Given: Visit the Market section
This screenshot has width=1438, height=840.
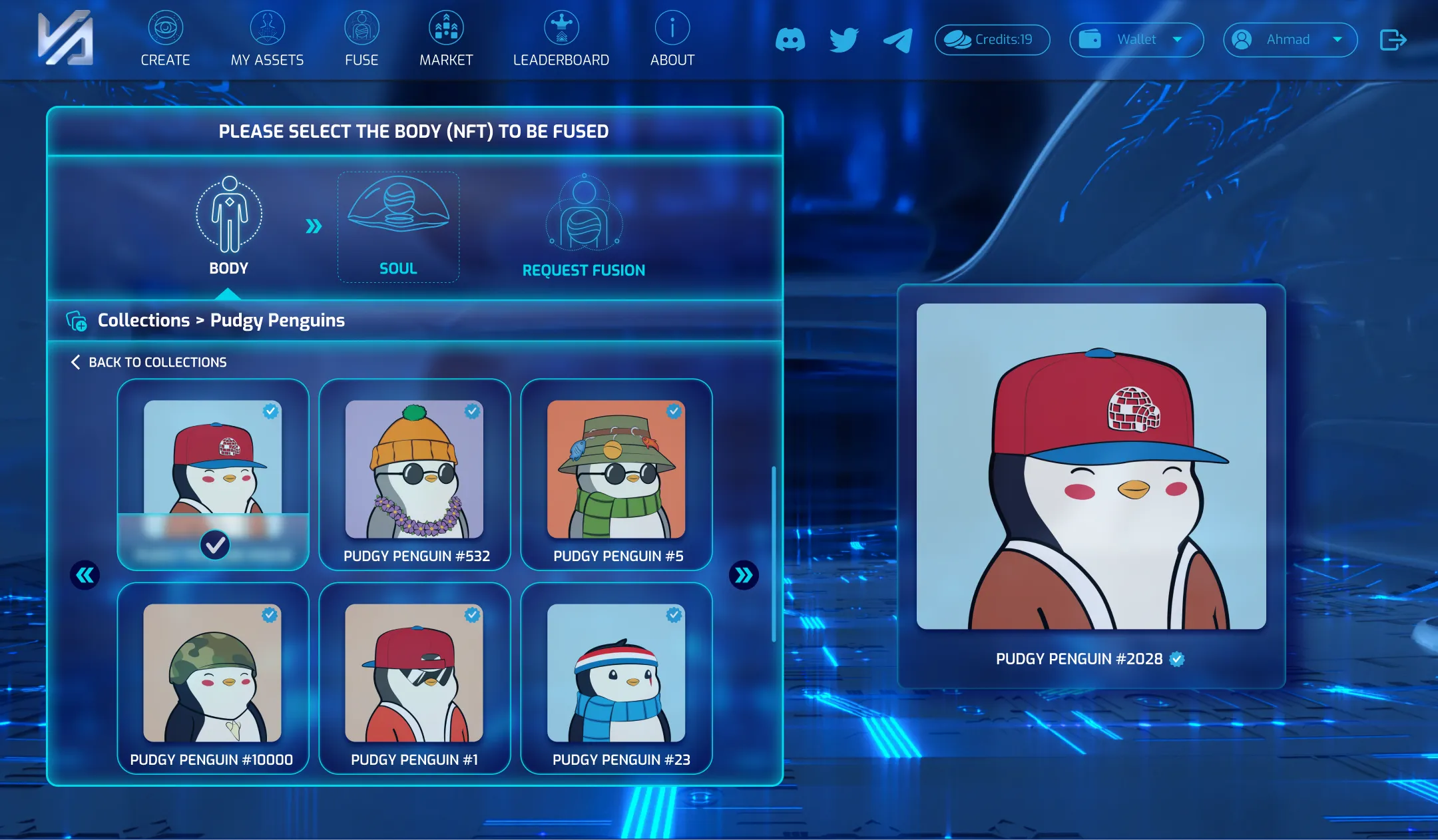Looking at the screenshot, I should click(446, 40).
